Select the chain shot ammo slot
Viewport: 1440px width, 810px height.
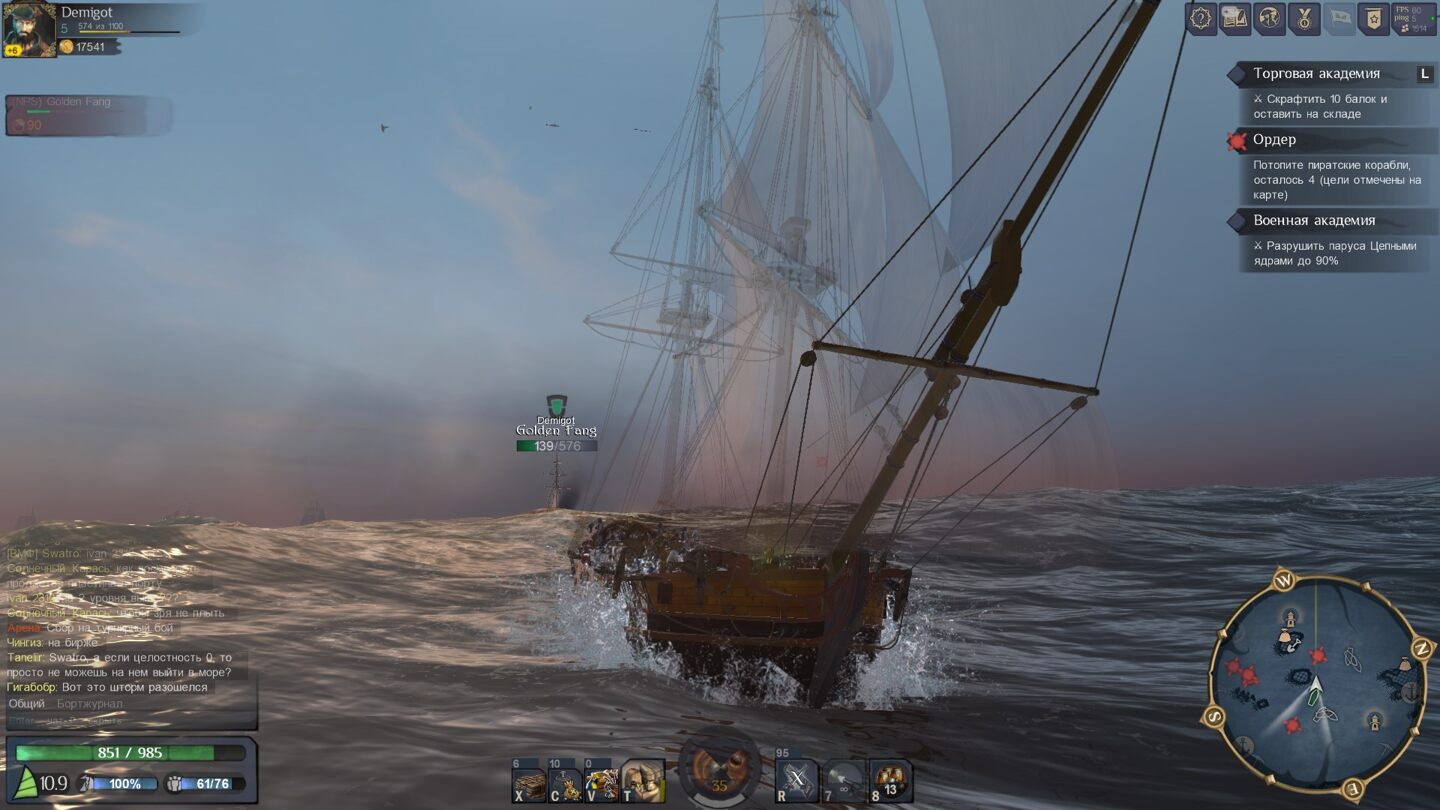tap(890, 782)
